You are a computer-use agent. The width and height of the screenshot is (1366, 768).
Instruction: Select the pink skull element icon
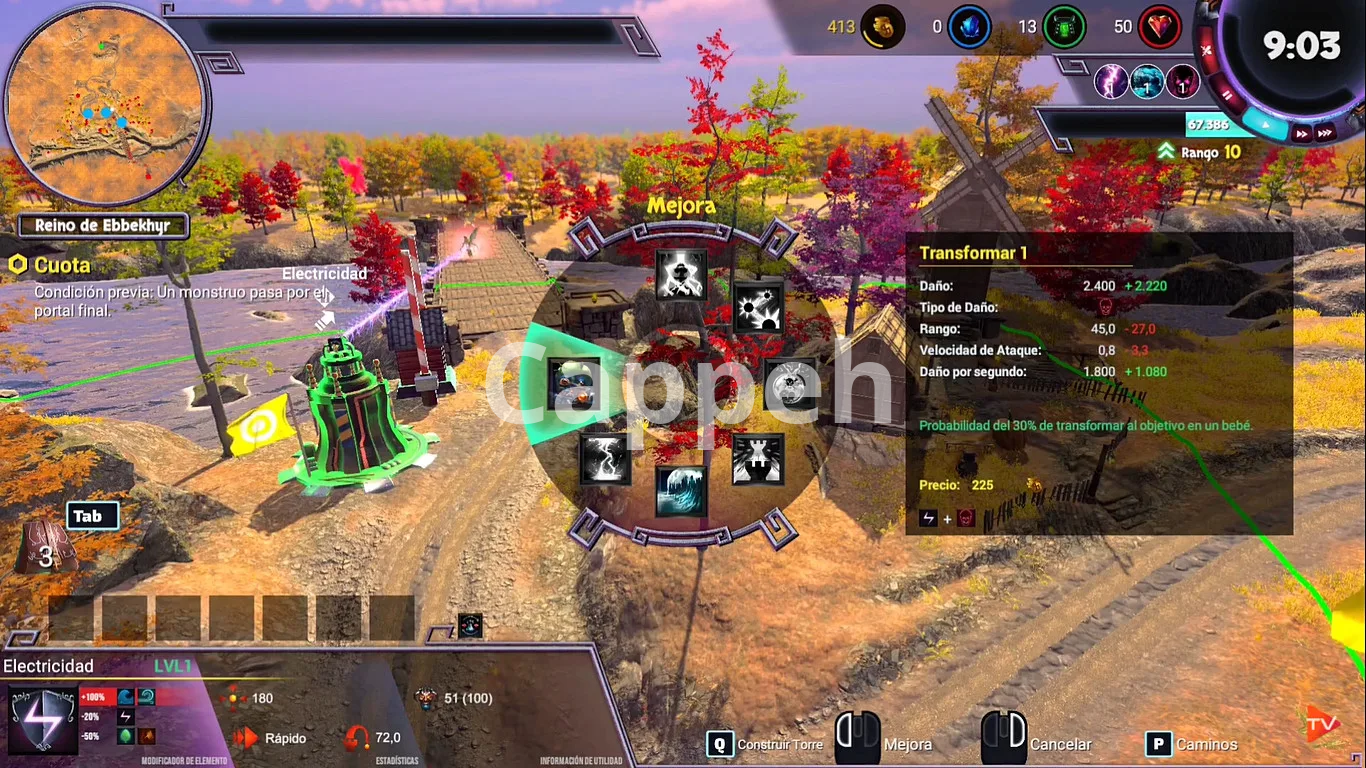pyautogui.click(x=1183, y=82)
